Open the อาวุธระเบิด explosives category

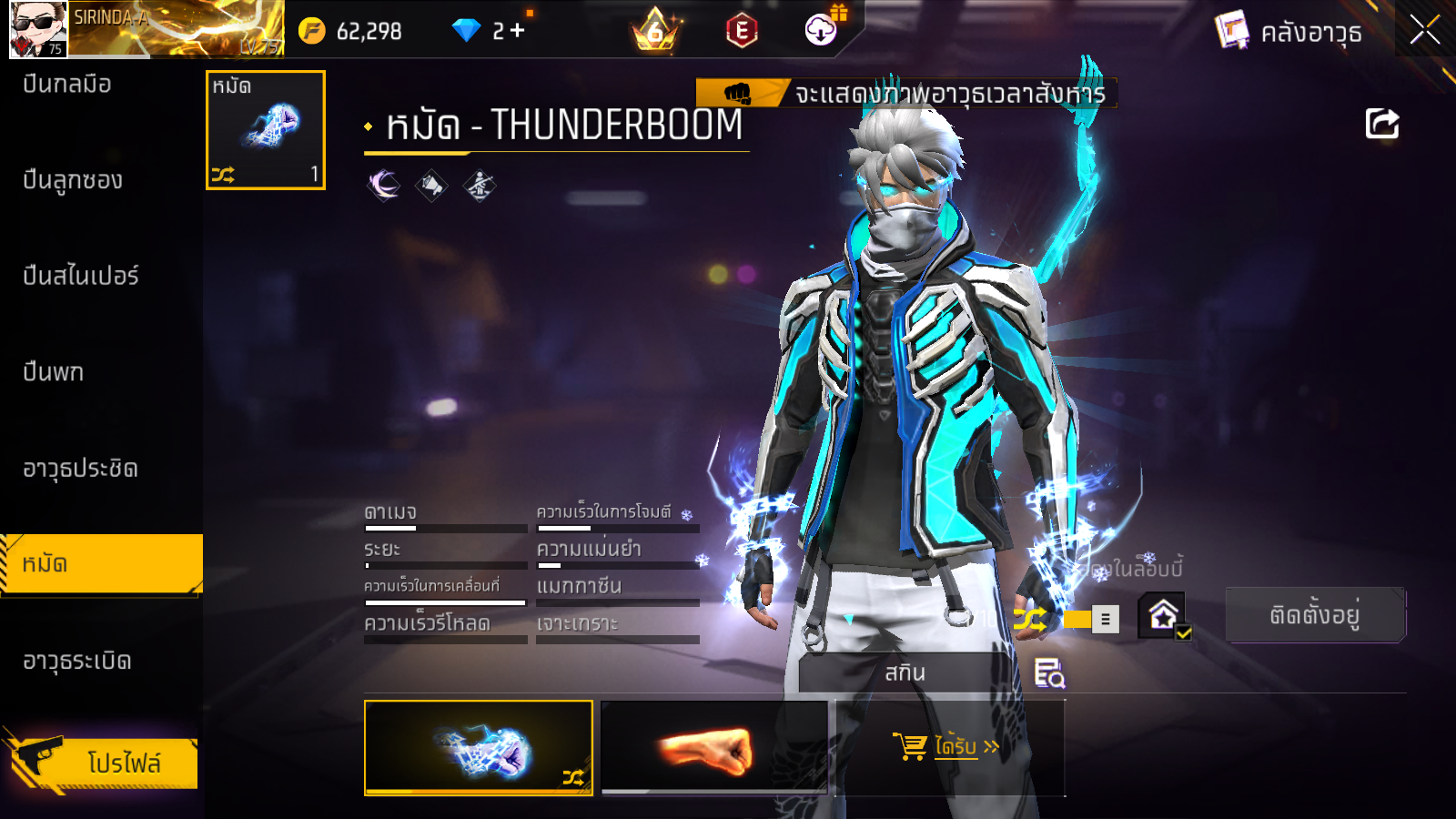tap(77, 661)
